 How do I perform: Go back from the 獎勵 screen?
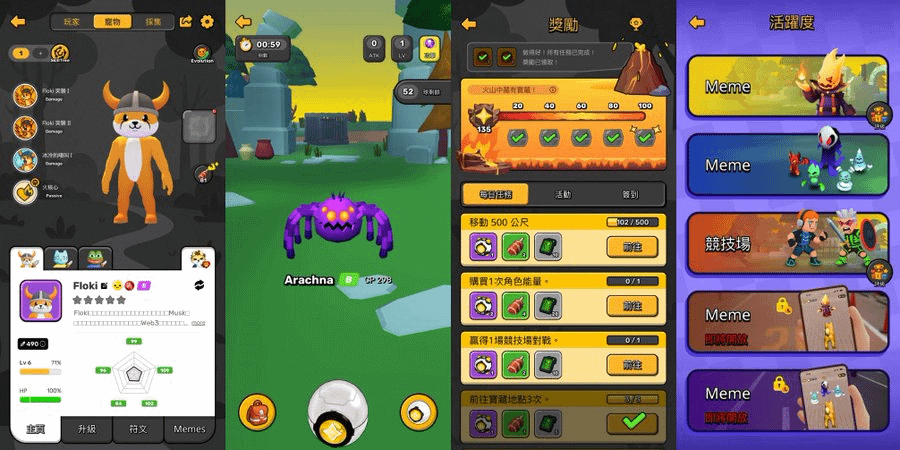click(468, 23)
